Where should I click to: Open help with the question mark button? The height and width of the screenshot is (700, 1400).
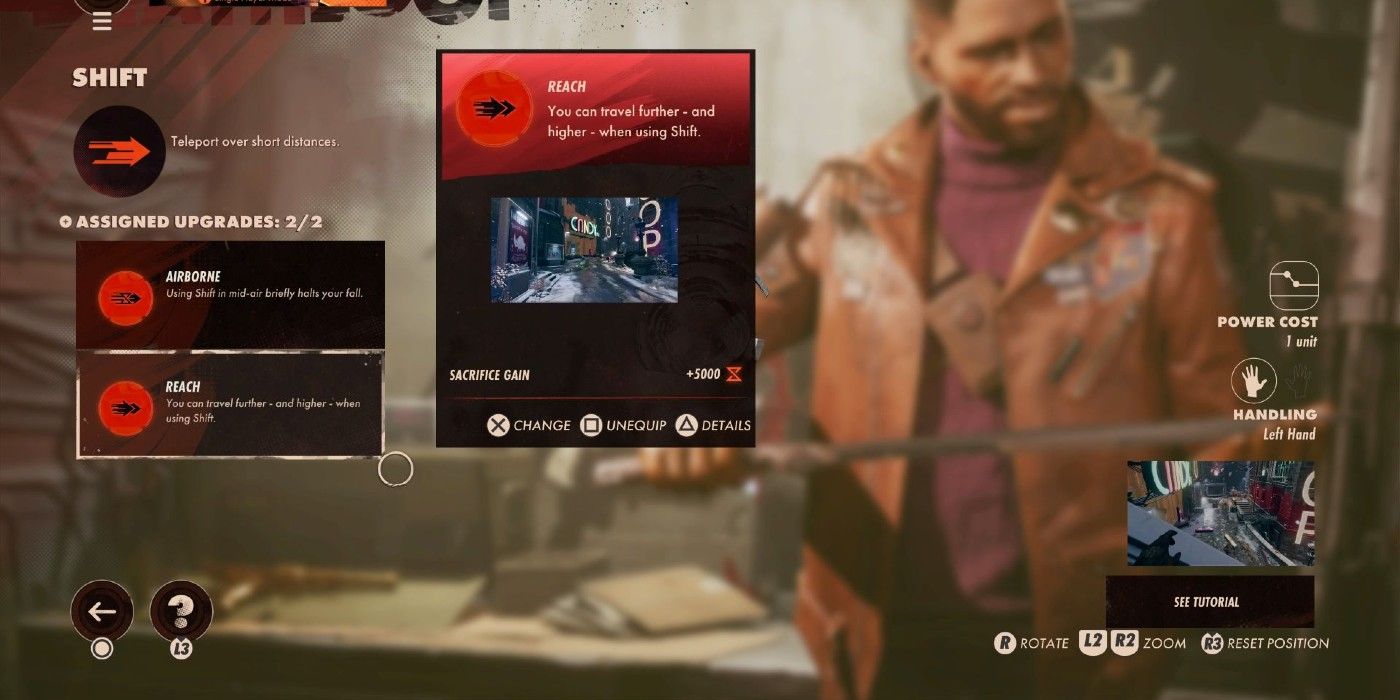click(181, 611)
